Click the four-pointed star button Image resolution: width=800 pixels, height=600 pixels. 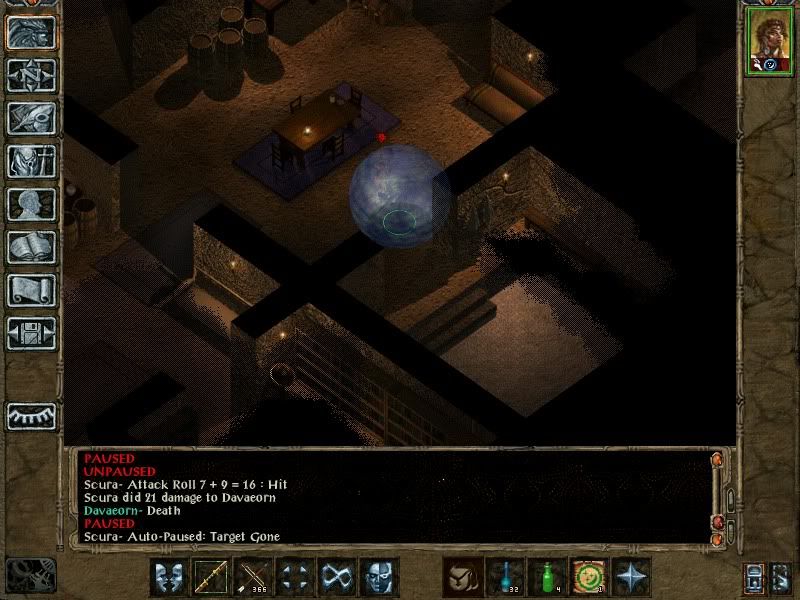631,577
